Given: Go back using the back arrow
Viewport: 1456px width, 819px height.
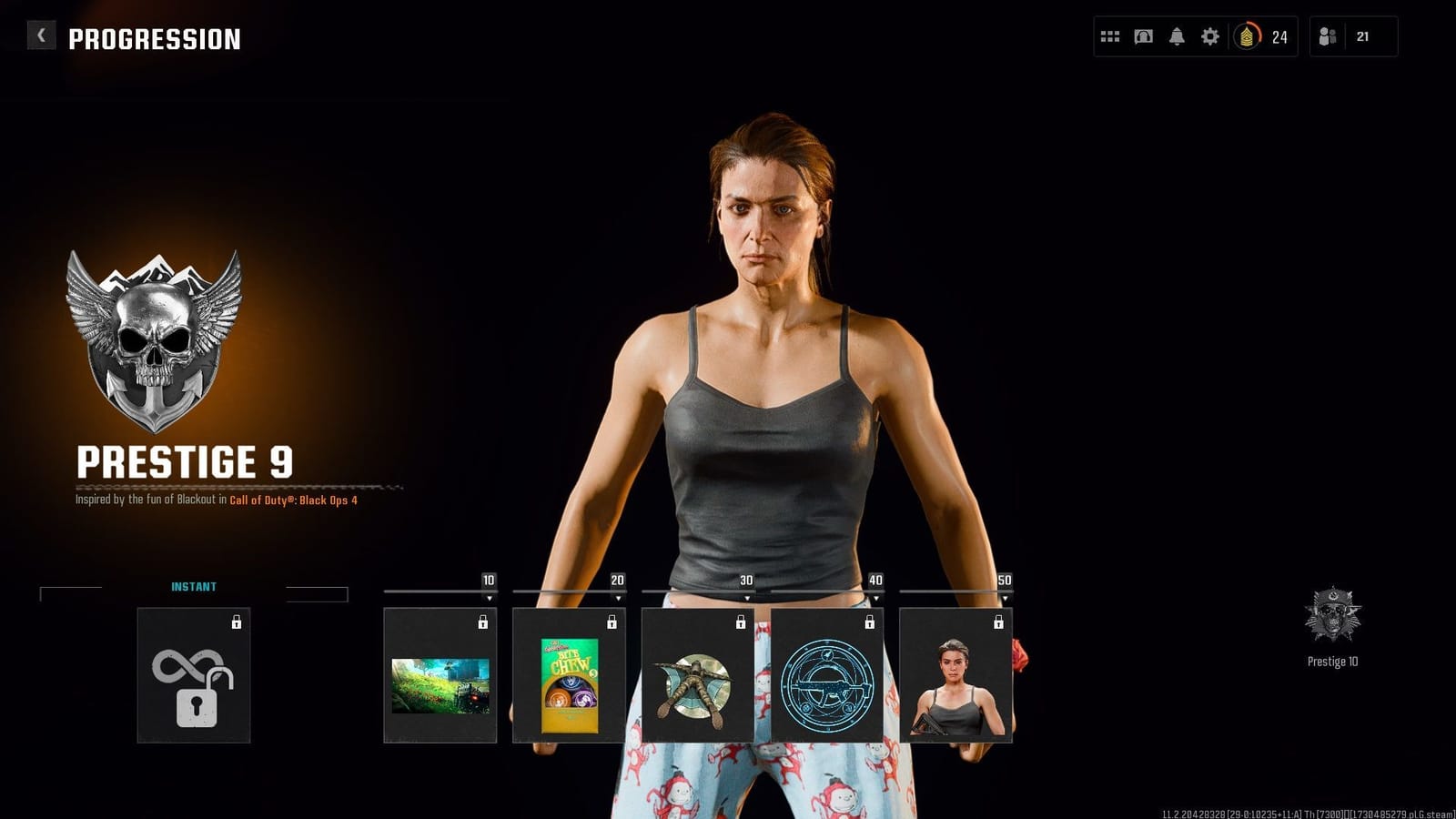Looking at the screenshot, I should pos(40,34).
